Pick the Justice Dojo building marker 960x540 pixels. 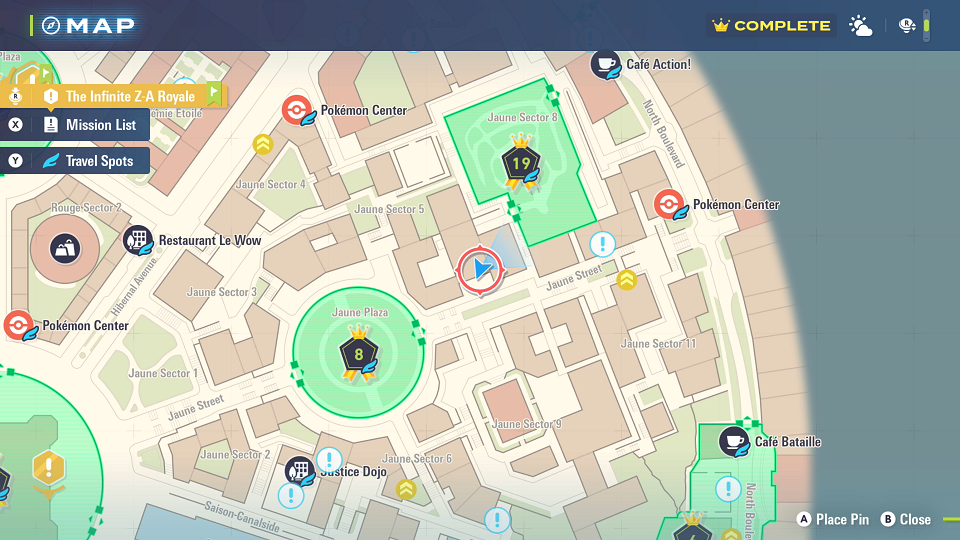pos(299,470)
